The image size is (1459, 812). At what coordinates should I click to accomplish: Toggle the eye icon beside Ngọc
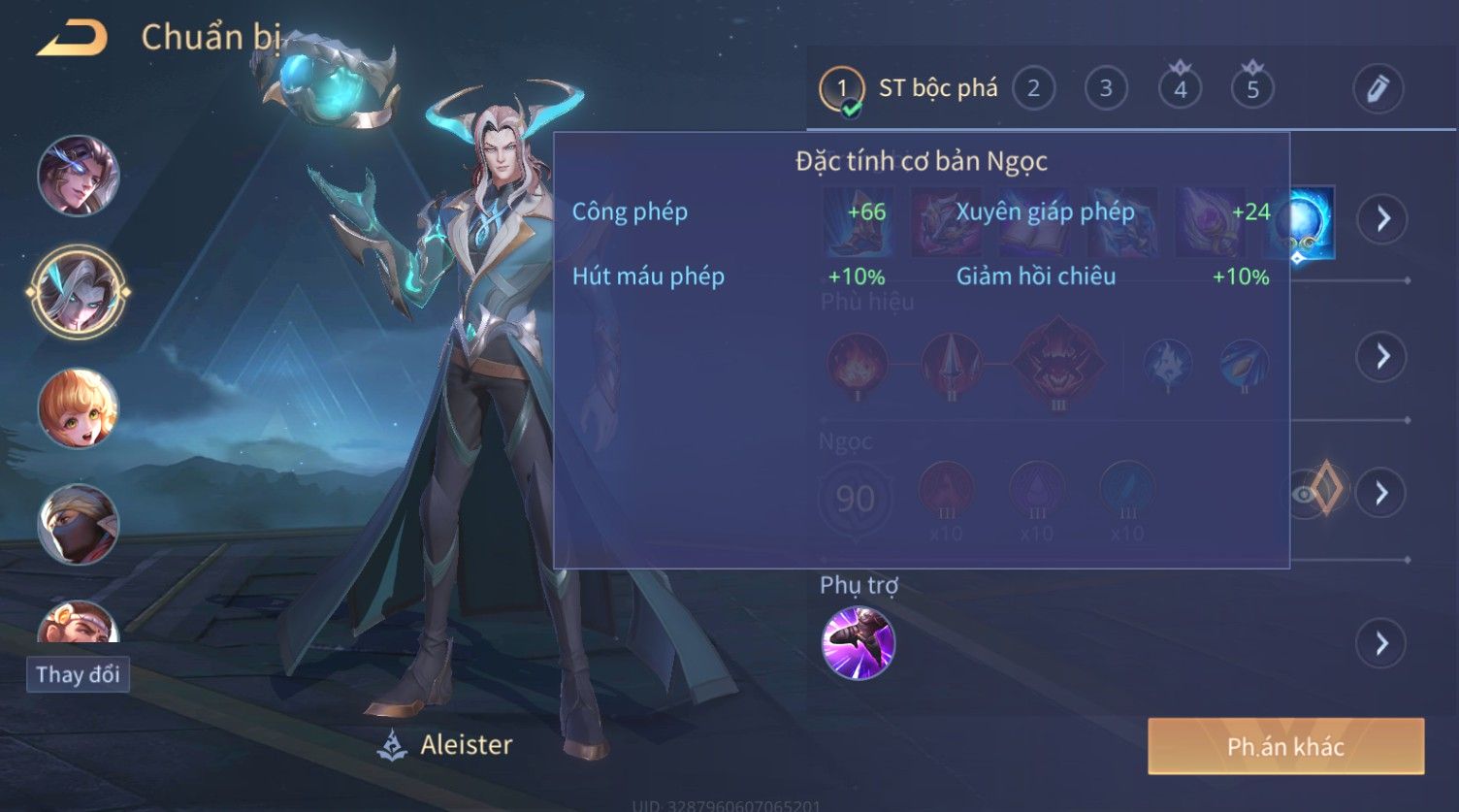click(x=1305, y=493)
